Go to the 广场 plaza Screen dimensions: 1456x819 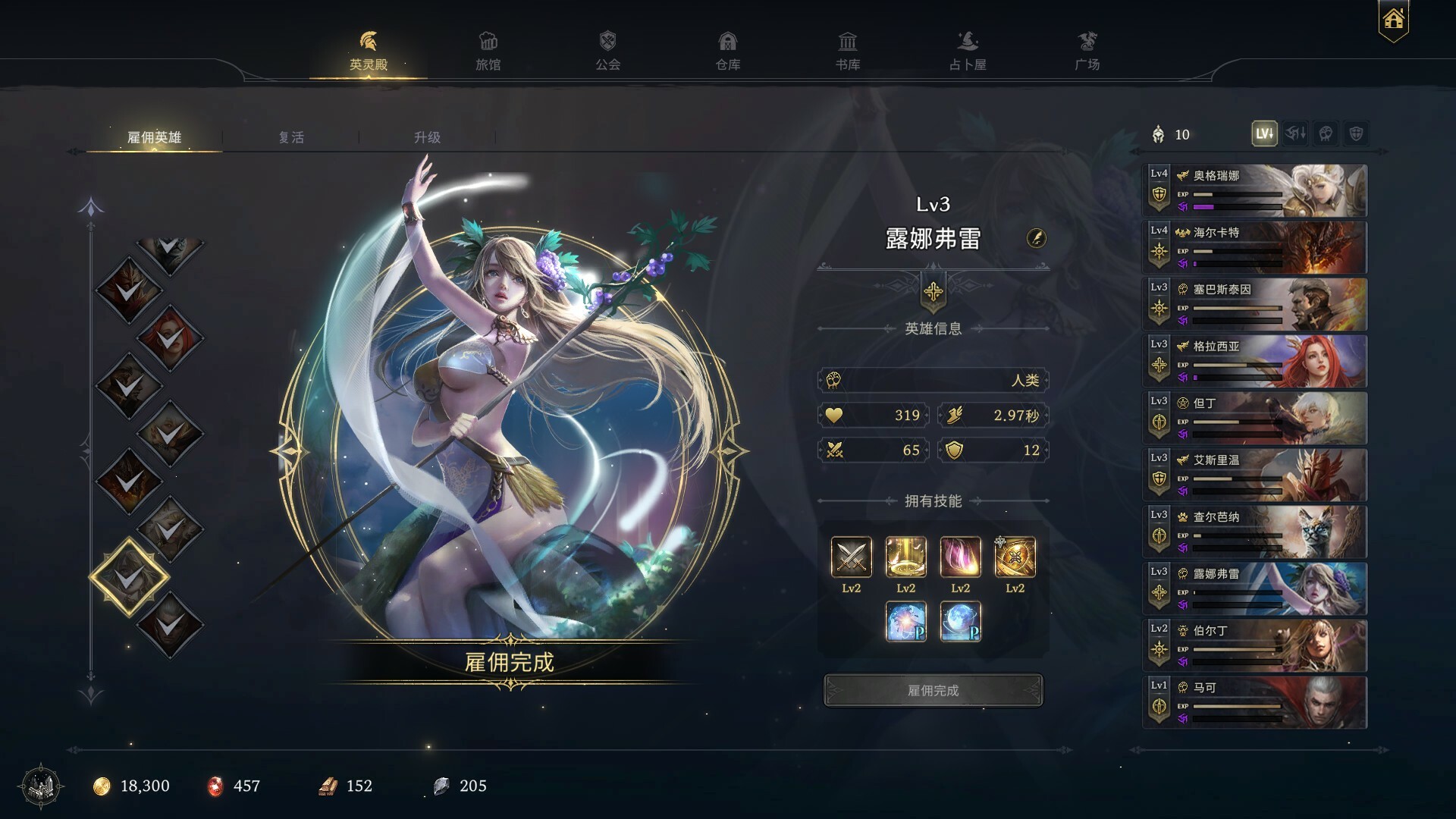(x=1087, y=52)
